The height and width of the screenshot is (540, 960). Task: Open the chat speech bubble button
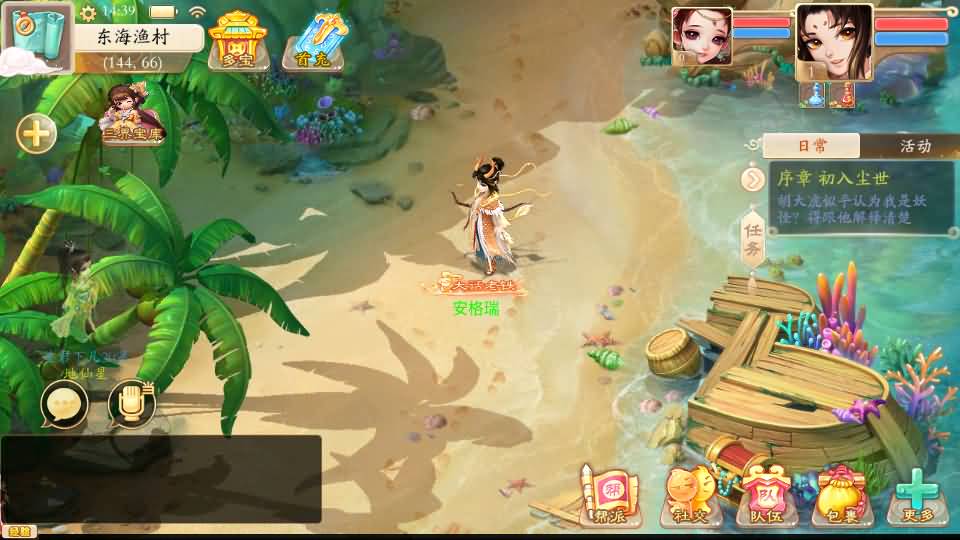64,403
